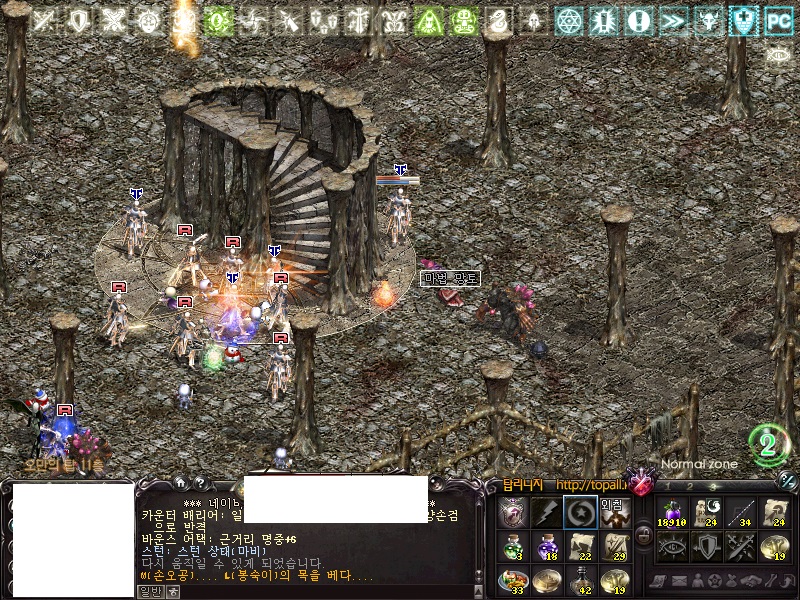Click the PC icon in the top bar
Image resolution: width=800 pixels, height=600 pixels.
click(778, 21)
